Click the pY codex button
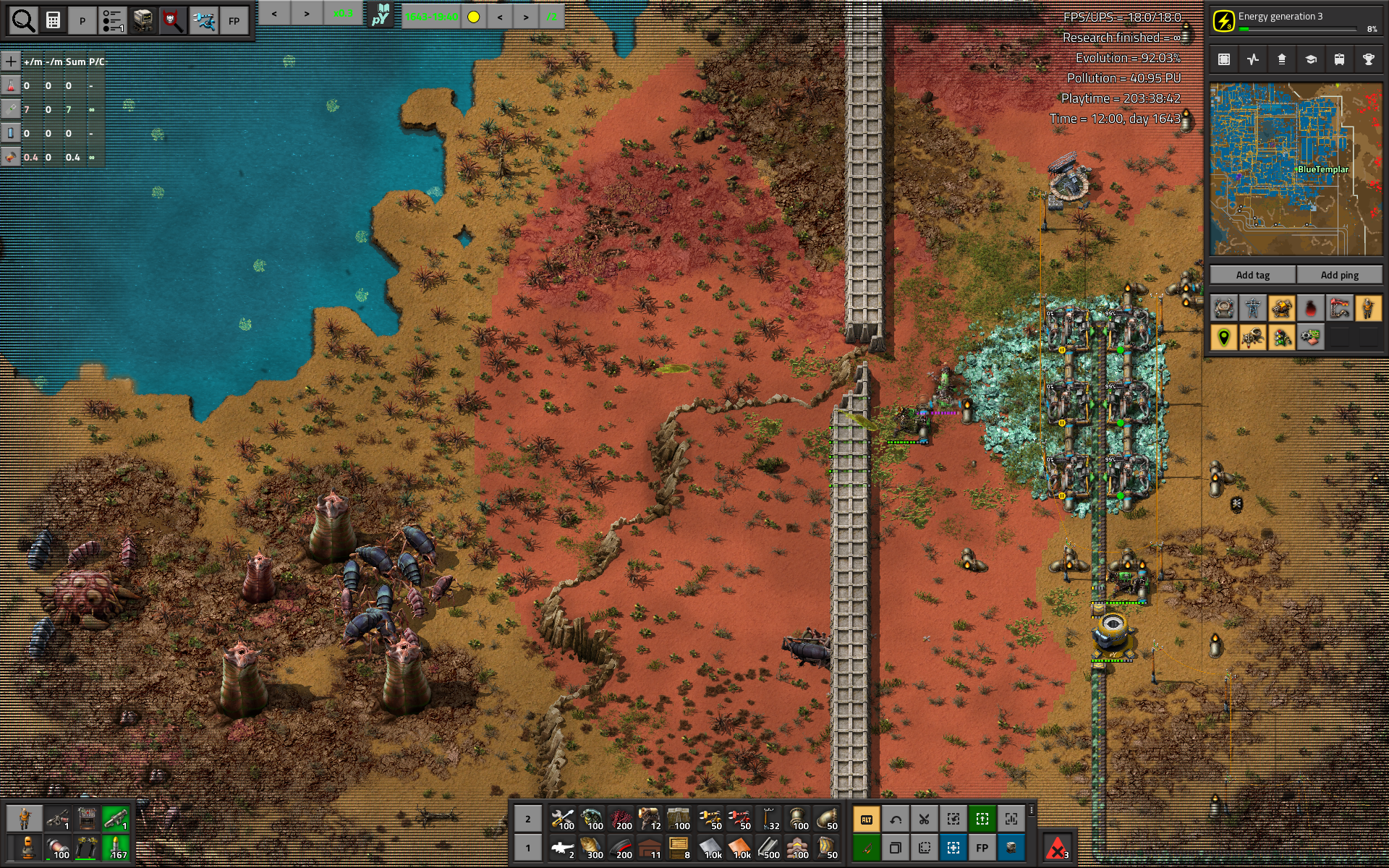Screen dimensions: 1389x868 [x=381, y=15]
